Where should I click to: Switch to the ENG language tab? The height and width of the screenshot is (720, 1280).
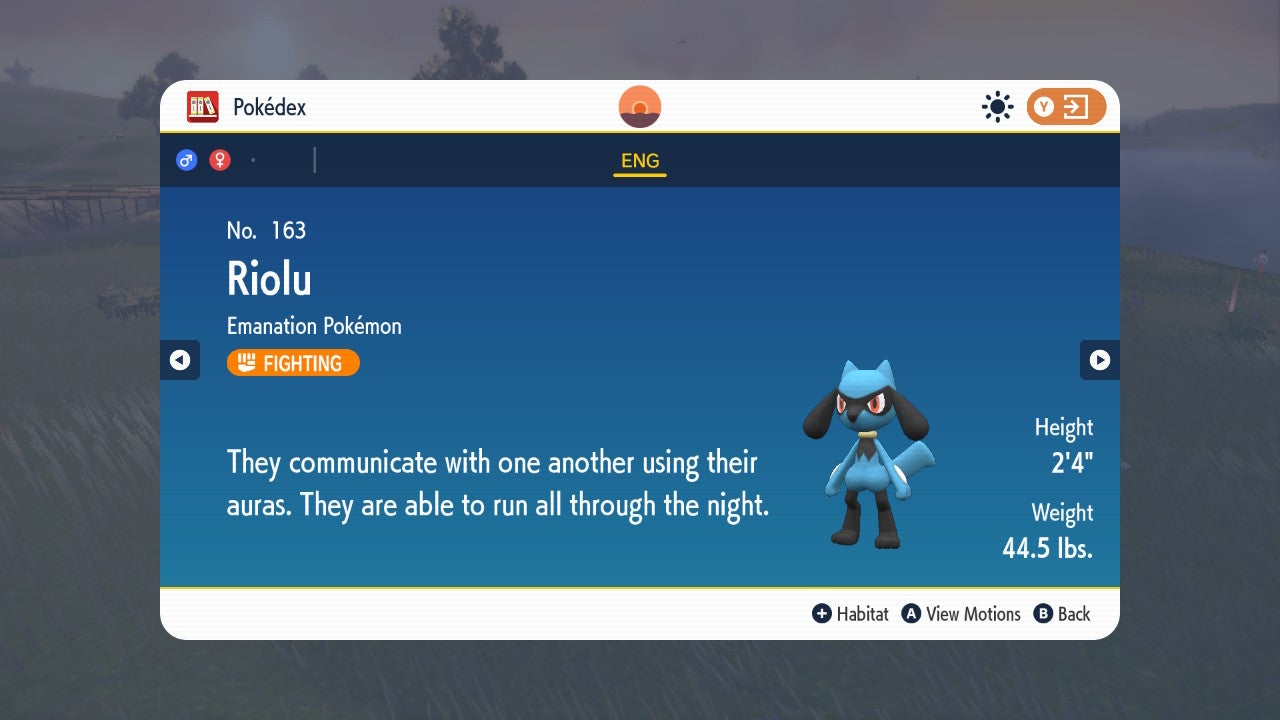coord(639,160)
